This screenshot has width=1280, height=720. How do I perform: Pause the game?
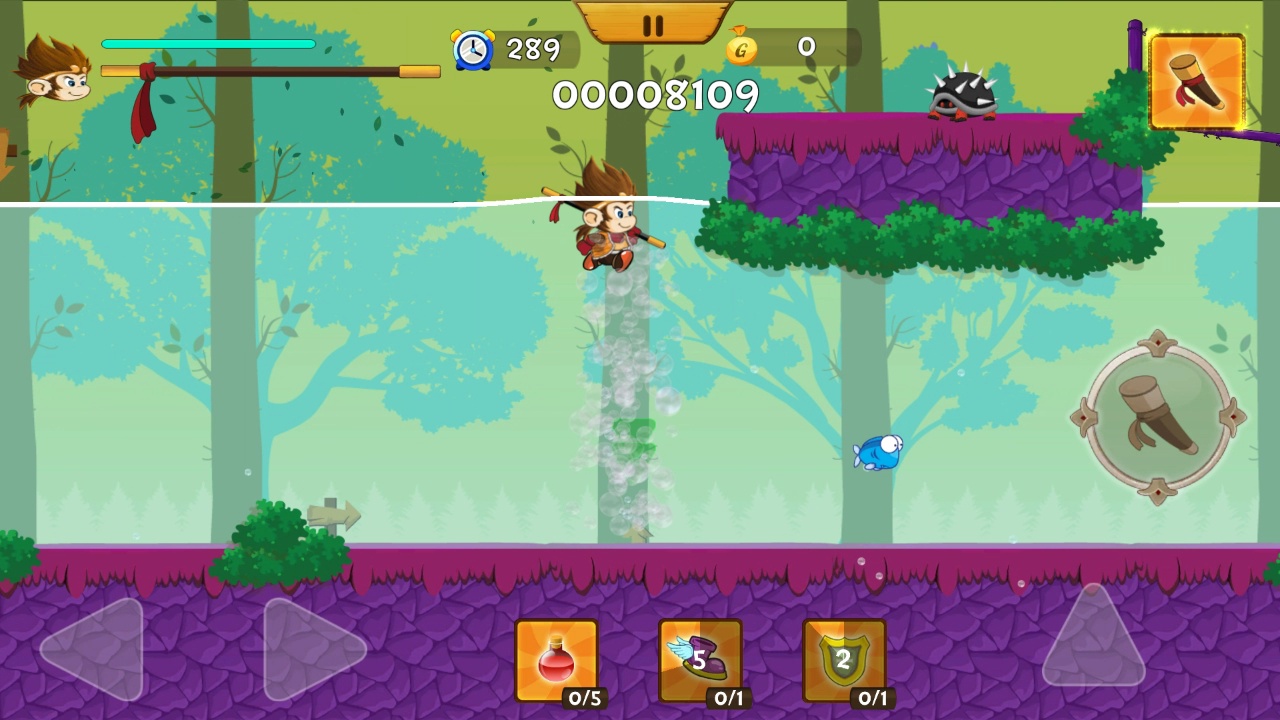tap(655, 27)
